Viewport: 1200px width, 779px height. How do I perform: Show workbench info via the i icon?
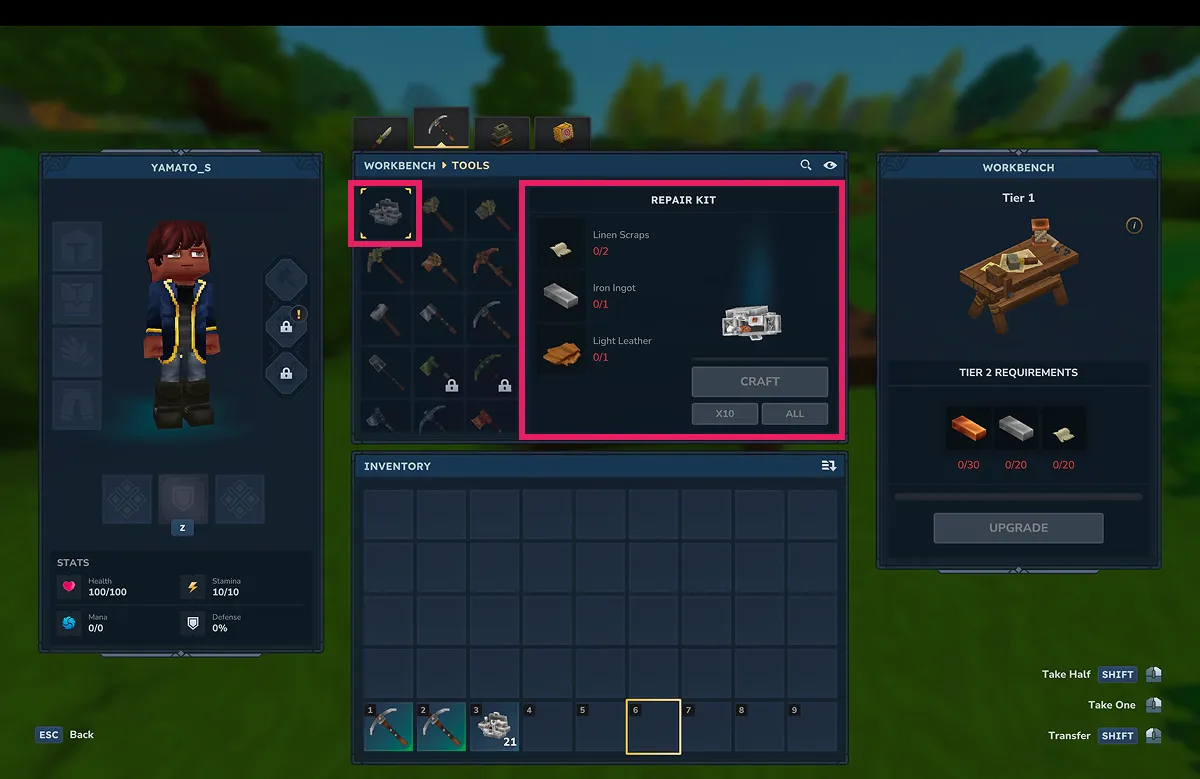tap(1134, 226)
